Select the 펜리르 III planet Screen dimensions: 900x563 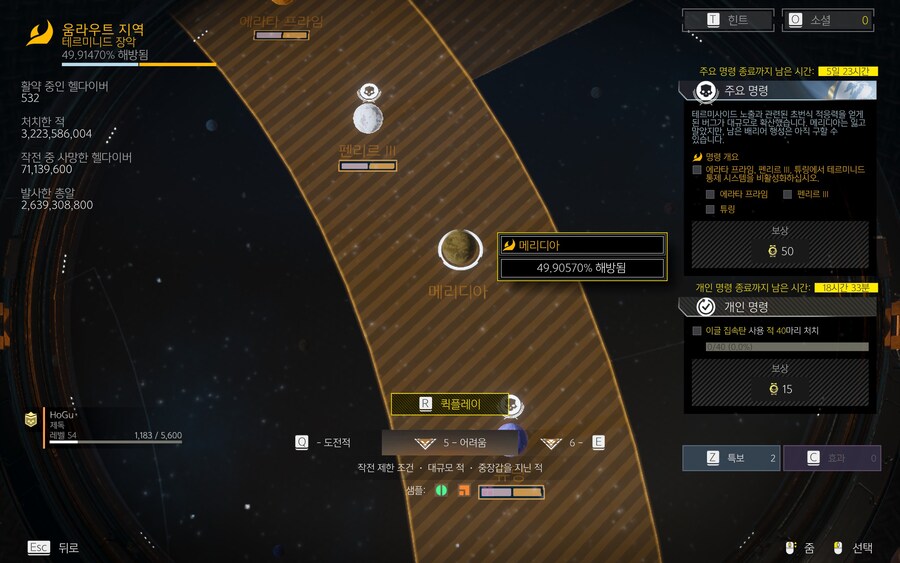click(x=368, y=118)
